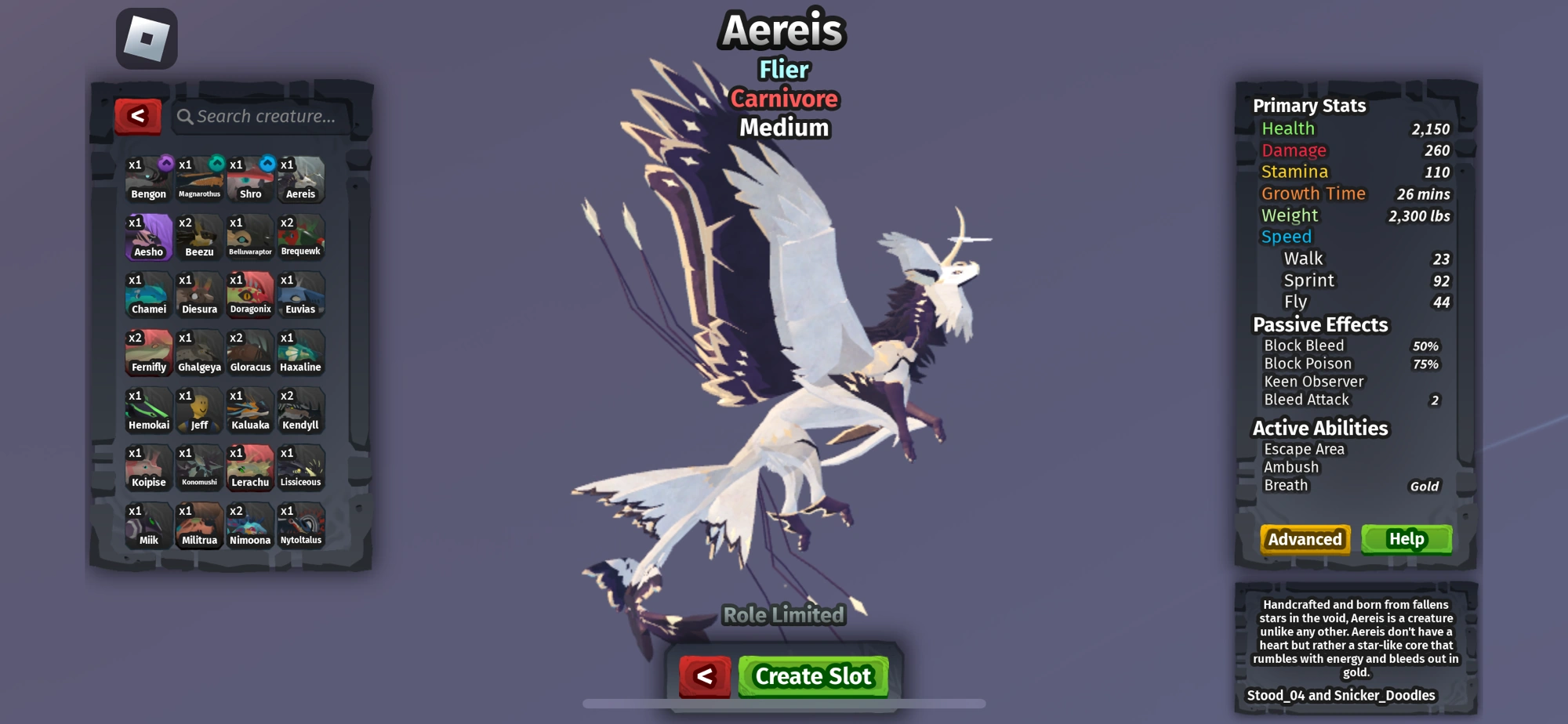The height and width of the screenshot is (724, 1568).
Task: Open the Advanced stats view
Action: click(1304, 539)
